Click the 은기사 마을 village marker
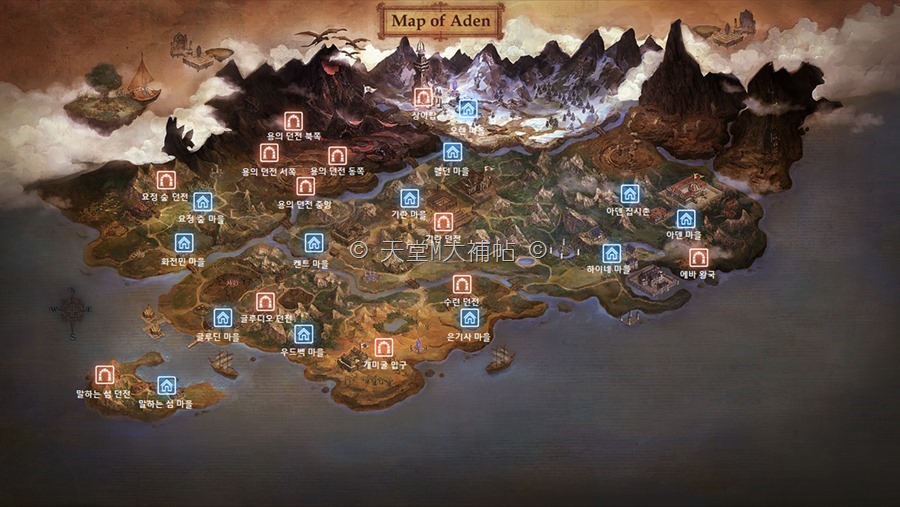The image size is (900, 507). tap(469, 319)
